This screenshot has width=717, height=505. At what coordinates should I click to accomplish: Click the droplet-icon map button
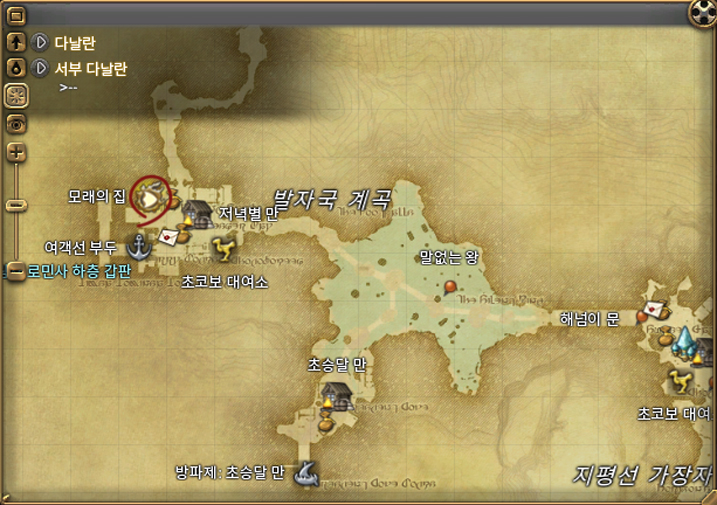click(16, 68)
